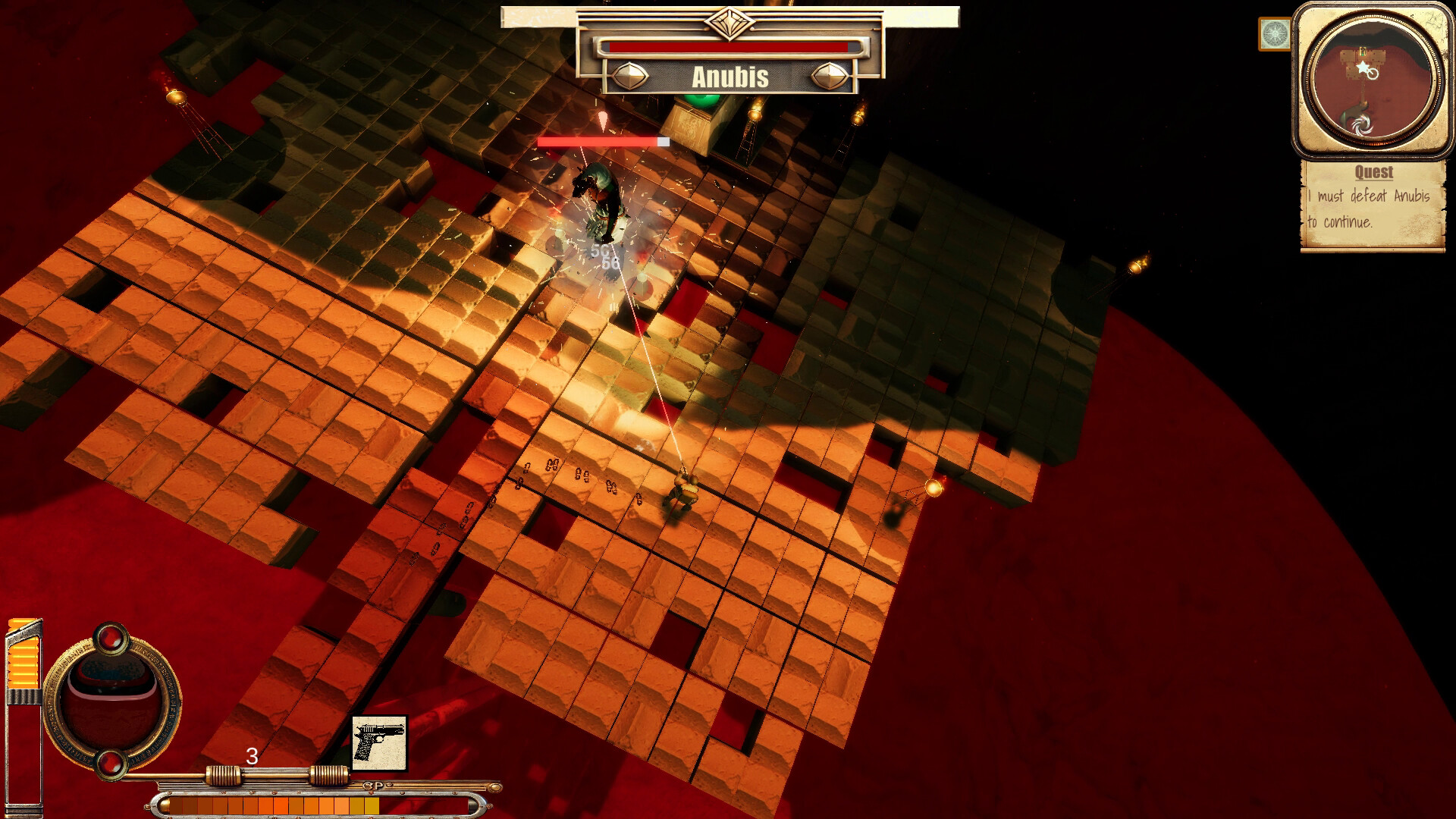
Task: Select the Quest heading label
Action: pyautogui.click(x=1374, y=171)
